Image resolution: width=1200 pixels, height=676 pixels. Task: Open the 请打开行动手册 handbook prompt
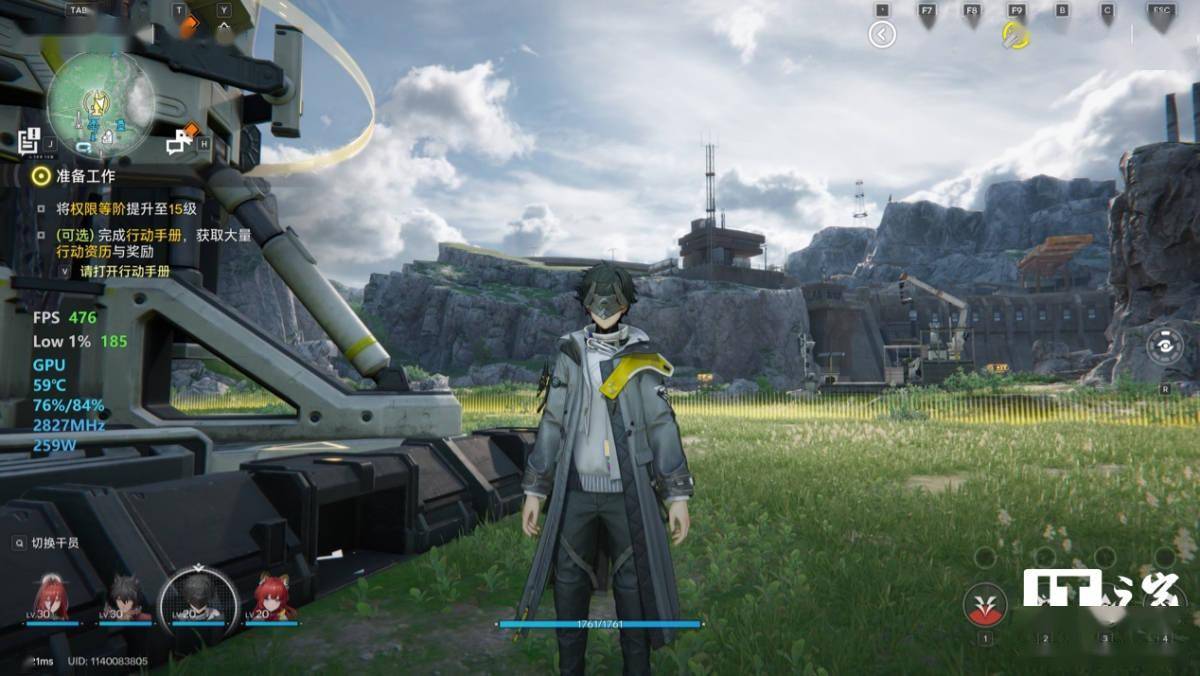(x=125, y=271)
